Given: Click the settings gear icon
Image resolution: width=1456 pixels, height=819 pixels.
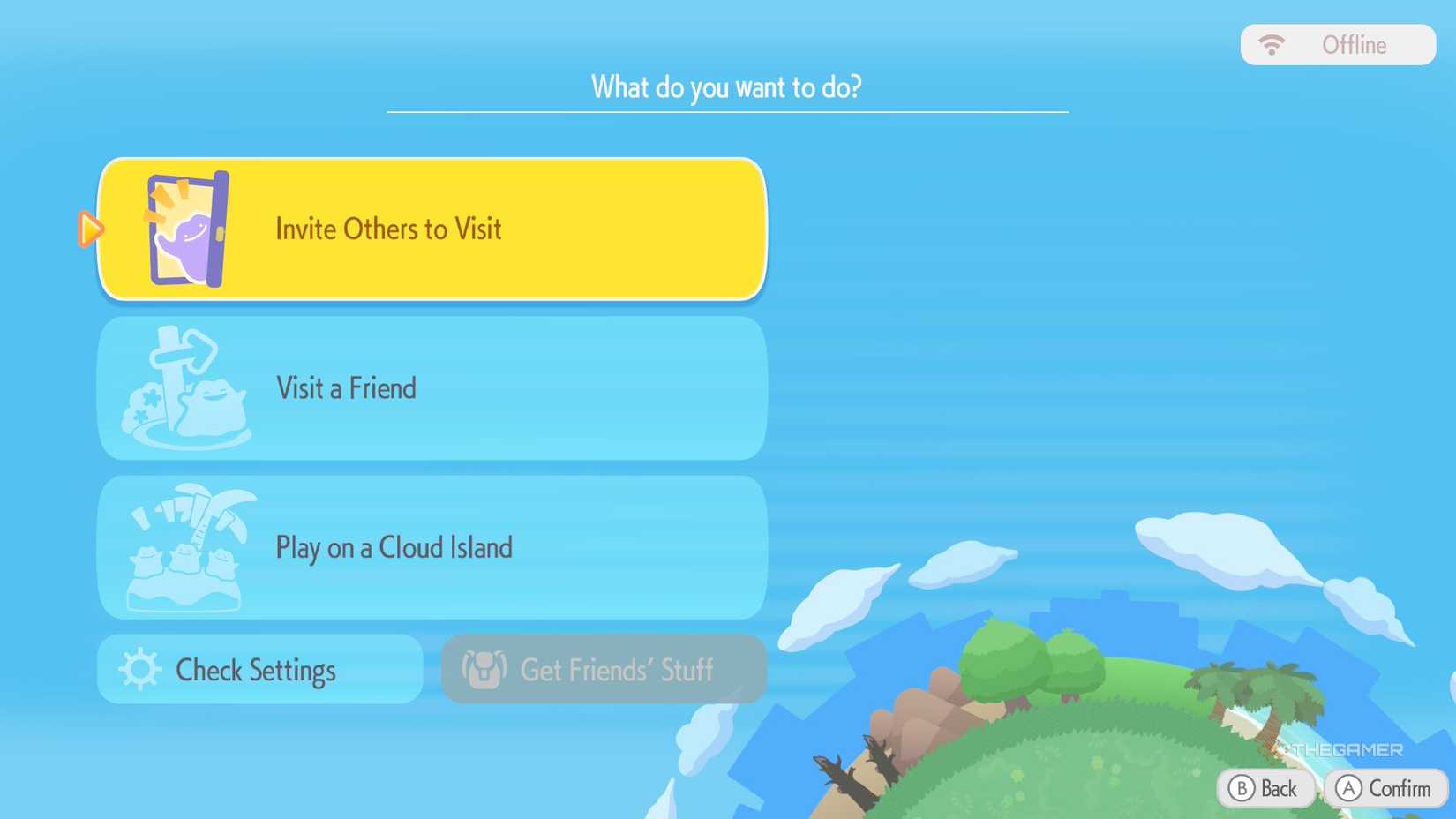Looking at the screenshot, I should [139, 670].
